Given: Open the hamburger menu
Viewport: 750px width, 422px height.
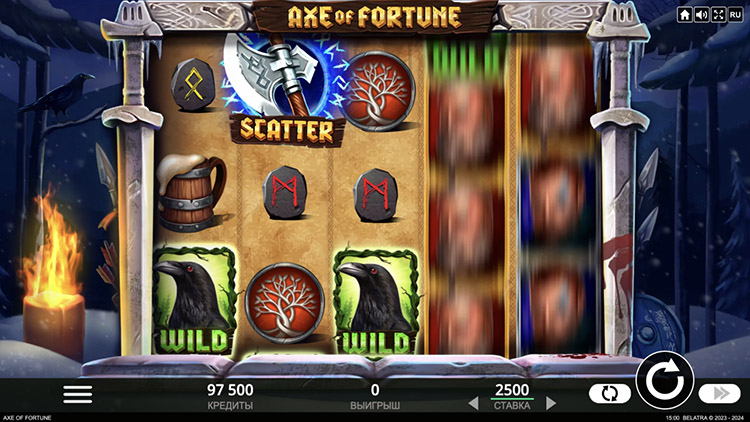Looking at the screenshot, I should pos(77,394).
